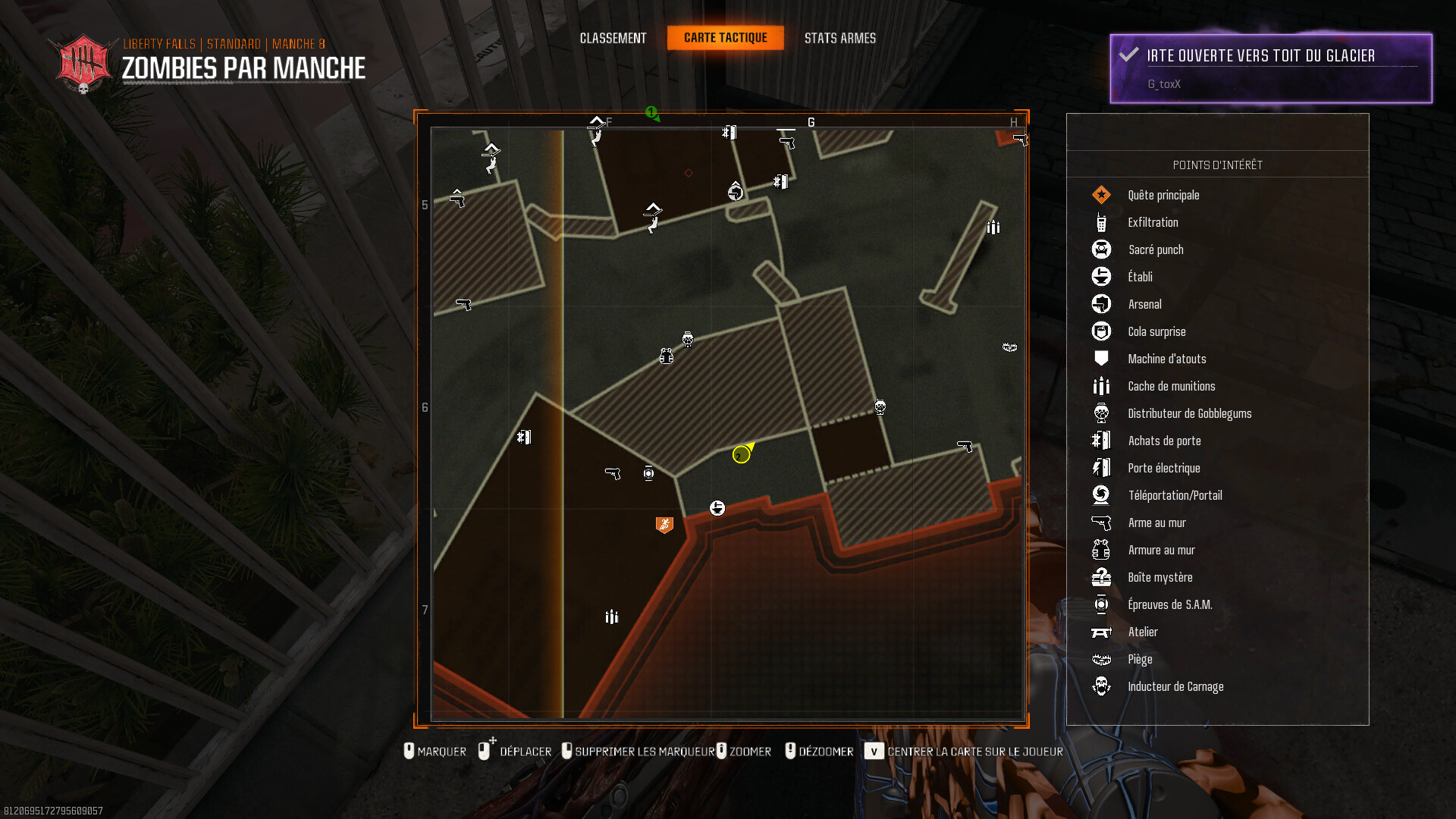Select the trap marker on the map
Viewport: 1456px width, 819px height.
(x=1009, y=347)
